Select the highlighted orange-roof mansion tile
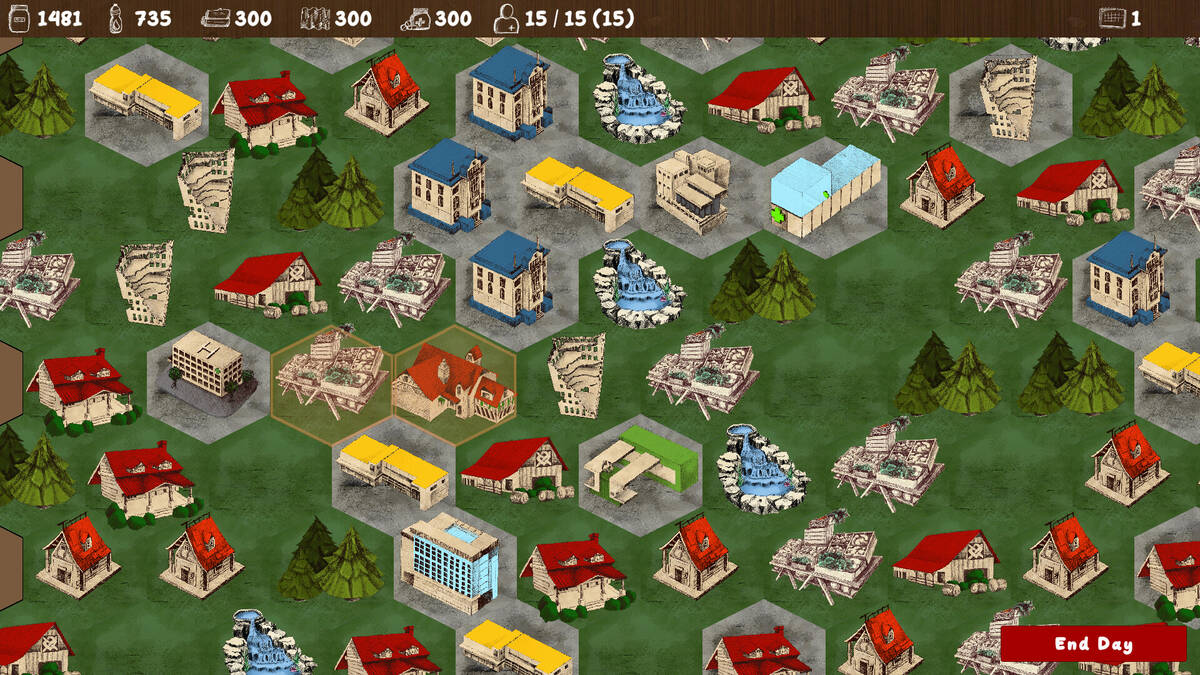 pyautogui.click(x=454, y=385)
